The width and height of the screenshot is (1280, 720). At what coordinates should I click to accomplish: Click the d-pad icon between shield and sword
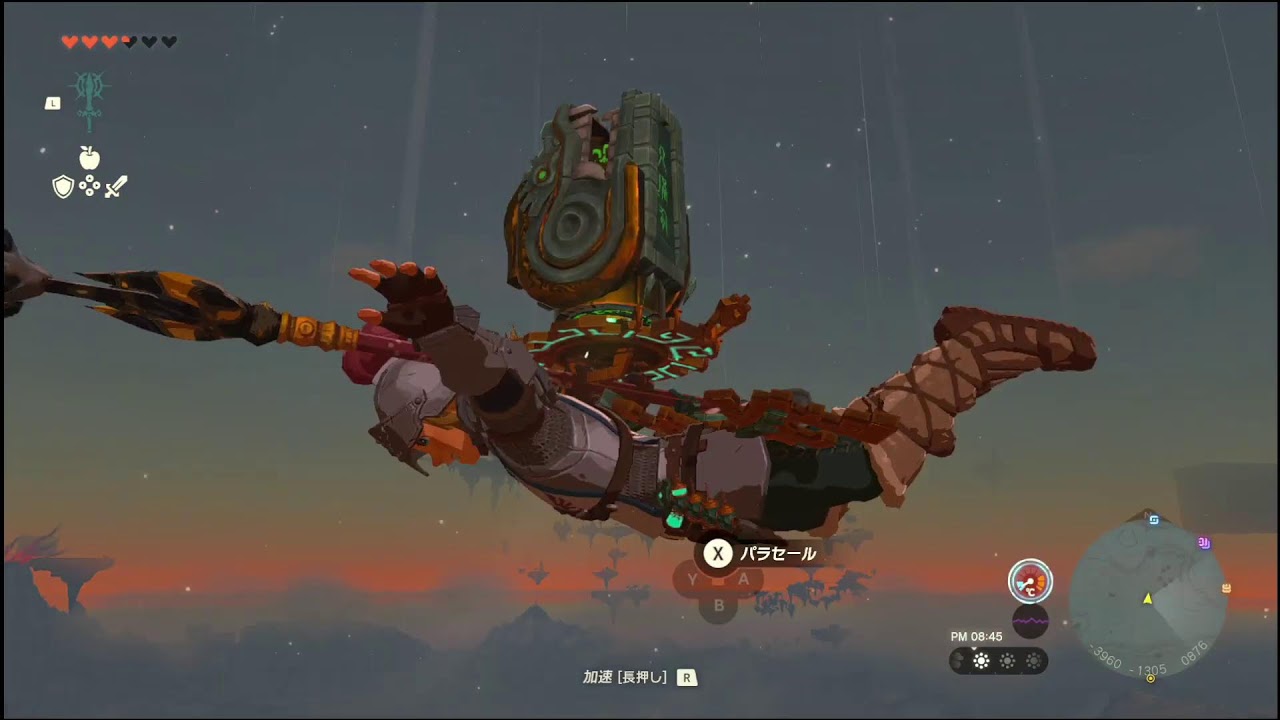coord(89,186)
